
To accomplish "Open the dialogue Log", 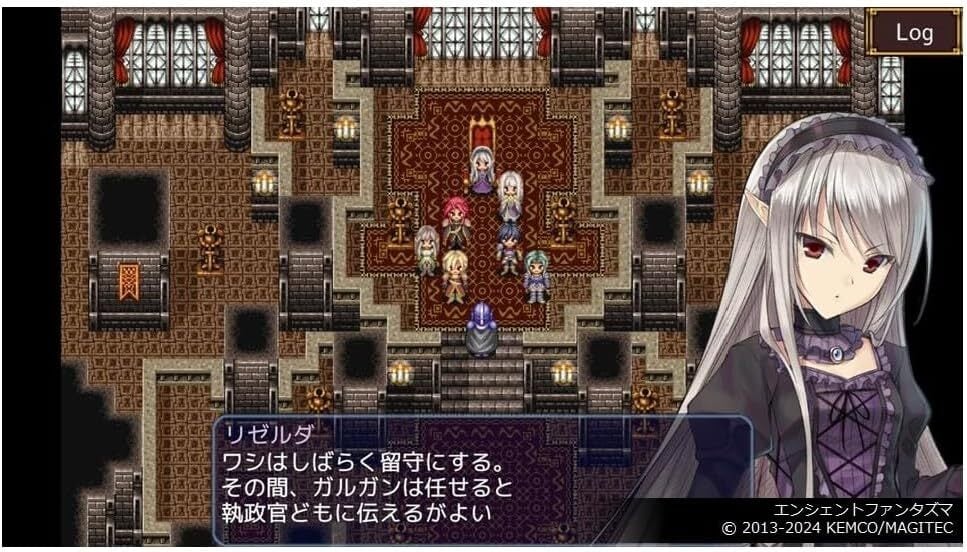I will pos(913,33).
